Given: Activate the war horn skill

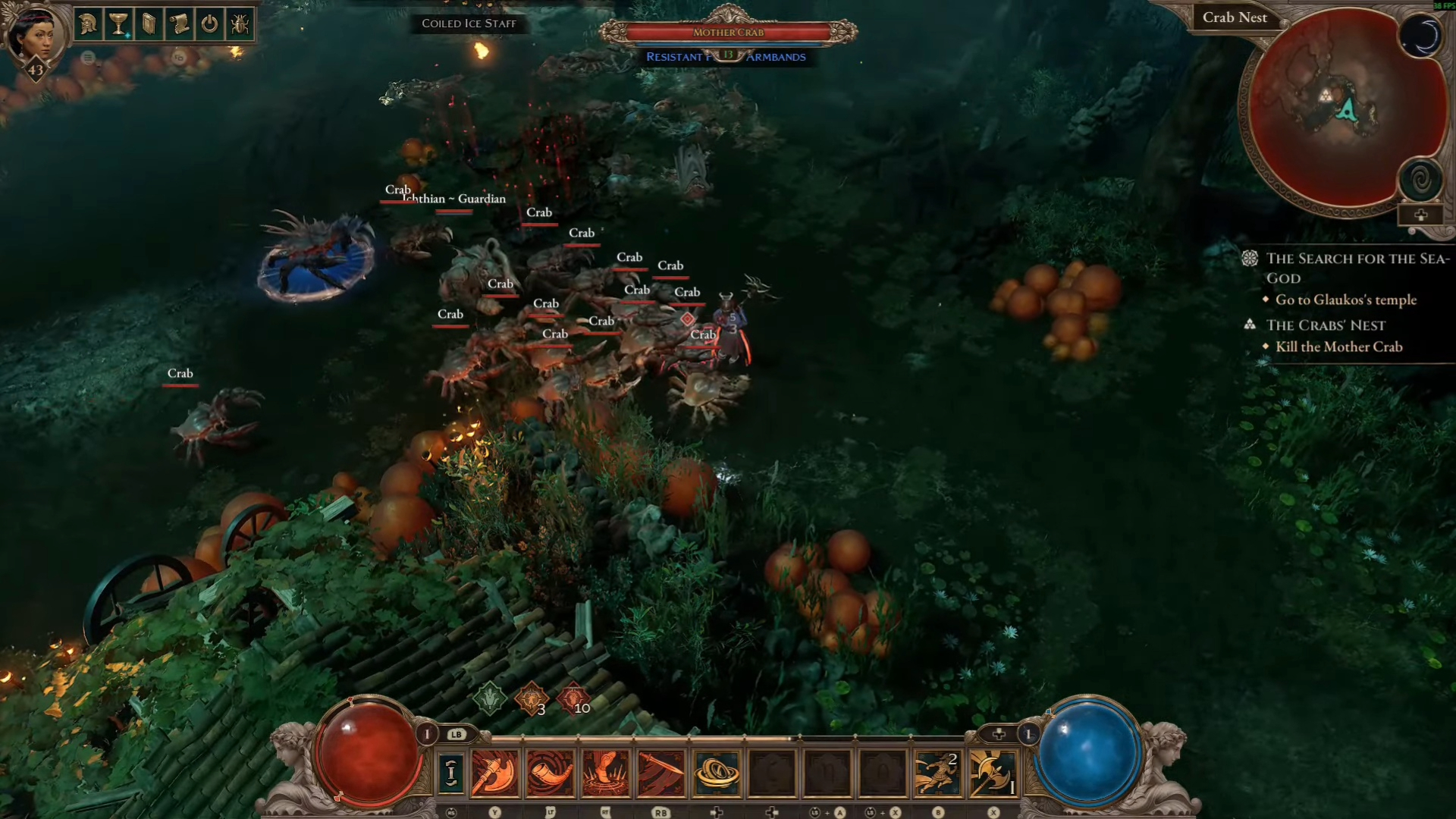Looking at the screenshot, I should click(x=550, y=773).
